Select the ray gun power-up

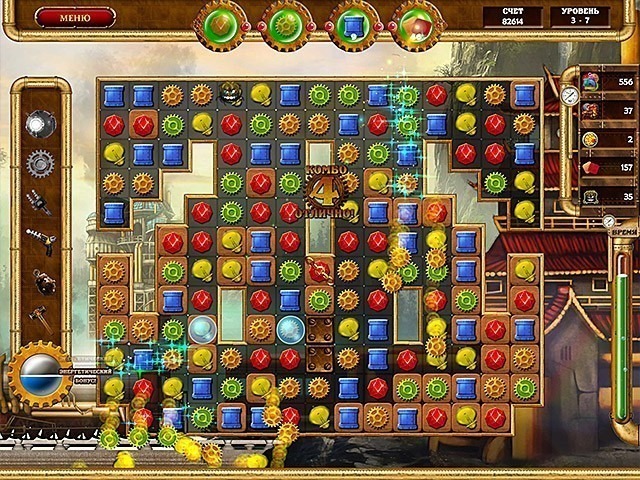pyautogui.click(x=39, y=242)
